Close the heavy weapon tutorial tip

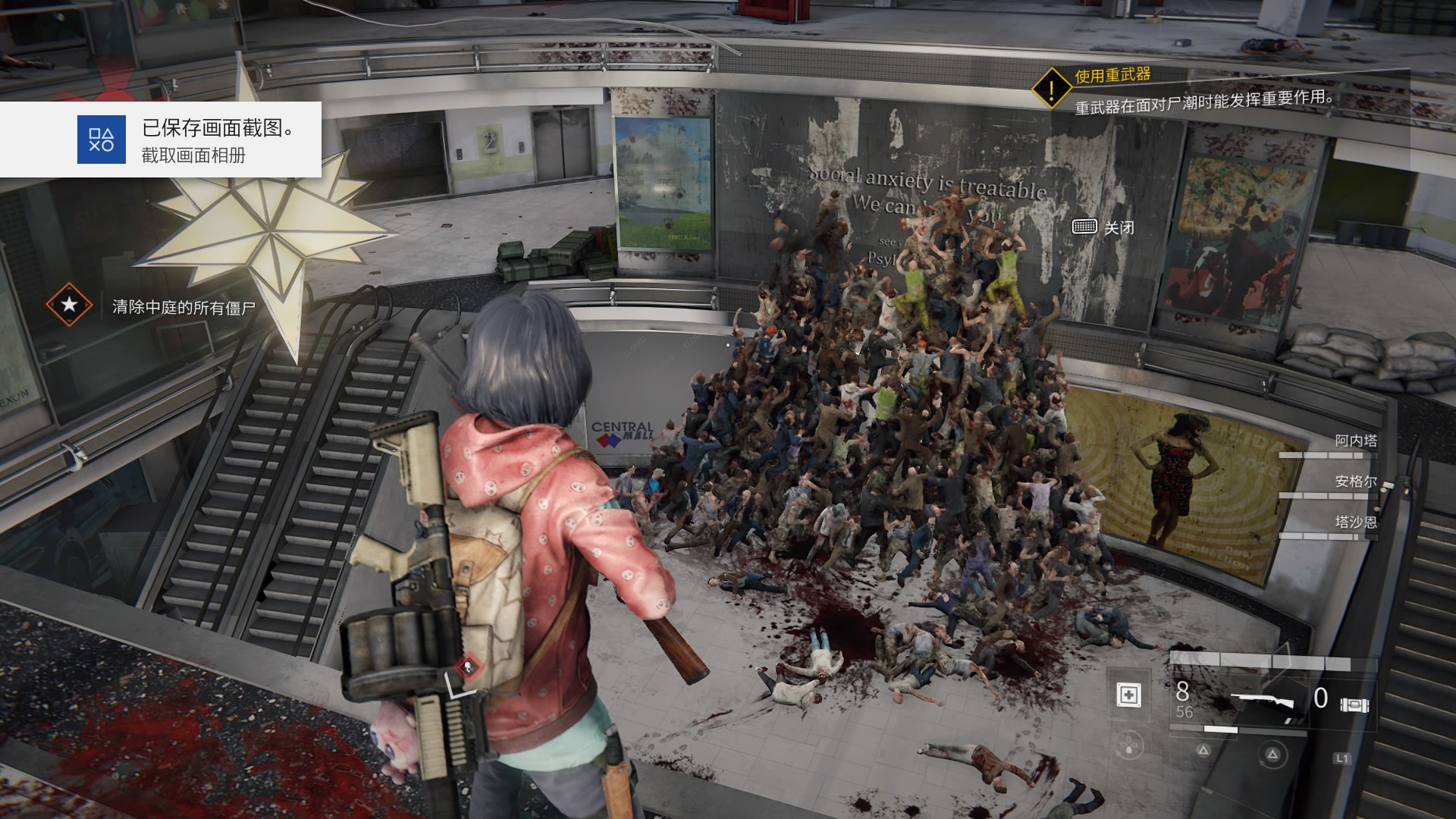(1104, 227)
